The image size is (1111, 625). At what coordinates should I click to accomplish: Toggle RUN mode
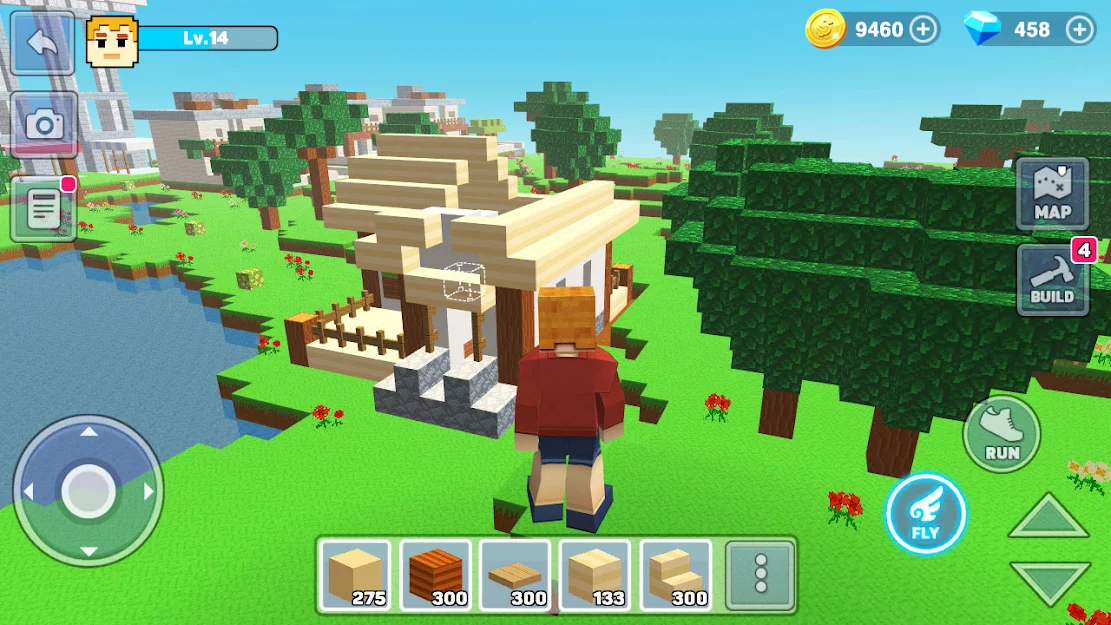tap(1001, 433)
